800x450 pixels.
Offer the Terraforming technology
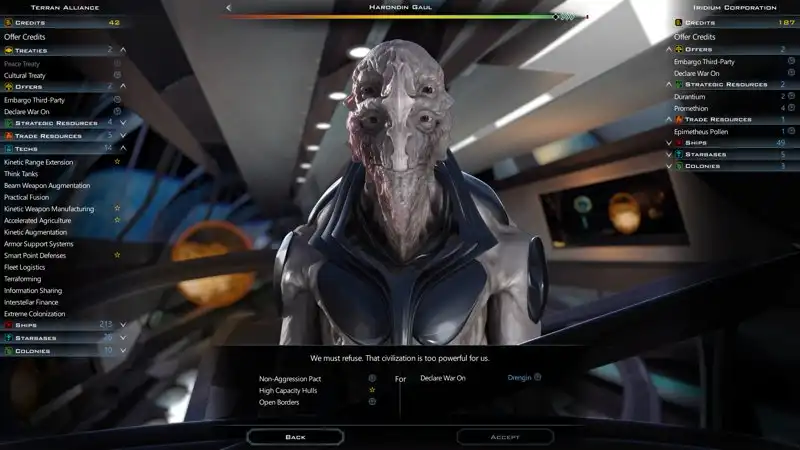pyautogui.click(x=23, y=279)
